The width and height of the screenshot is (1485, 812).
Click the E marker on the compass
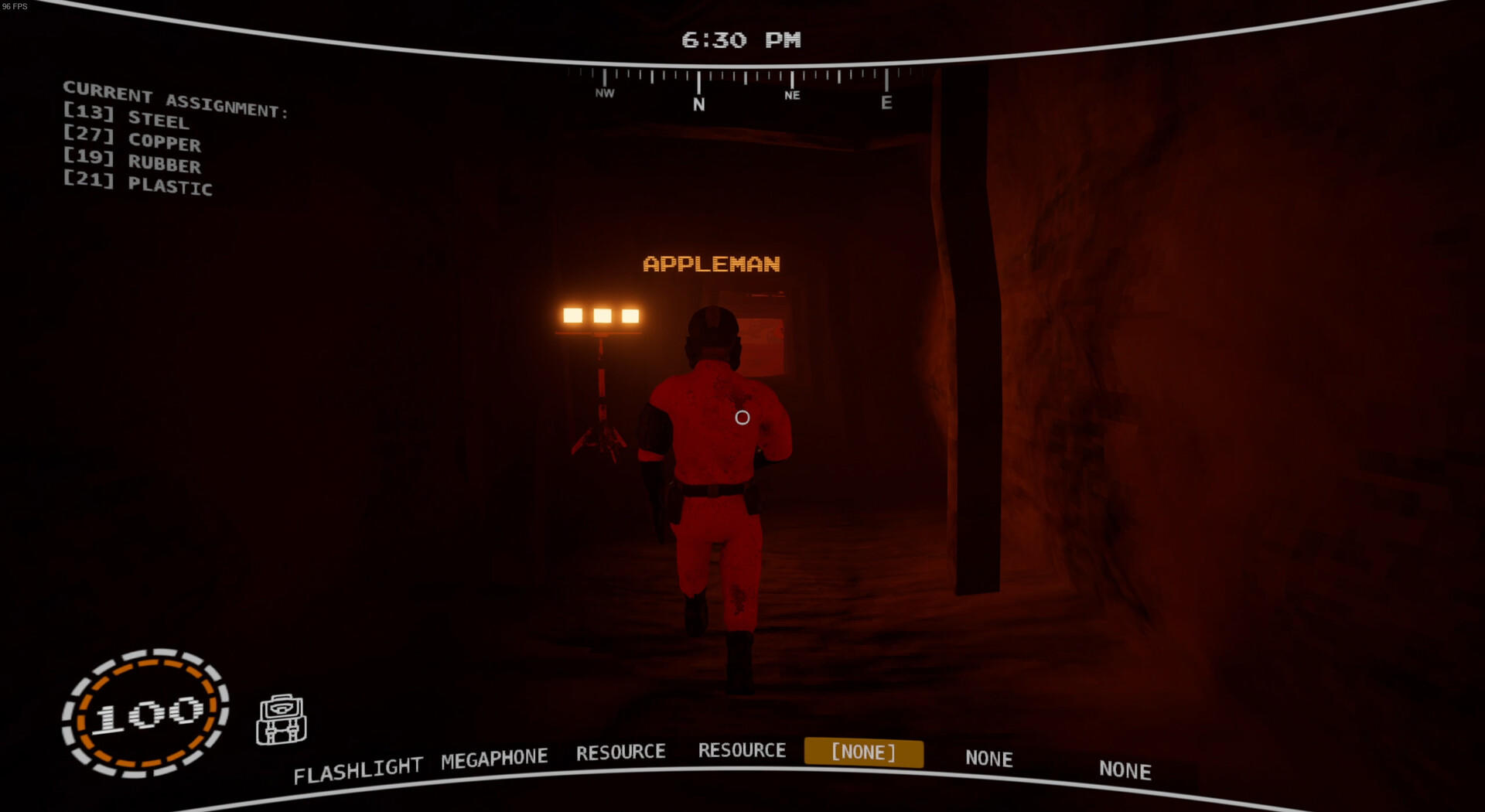[886, 101]
